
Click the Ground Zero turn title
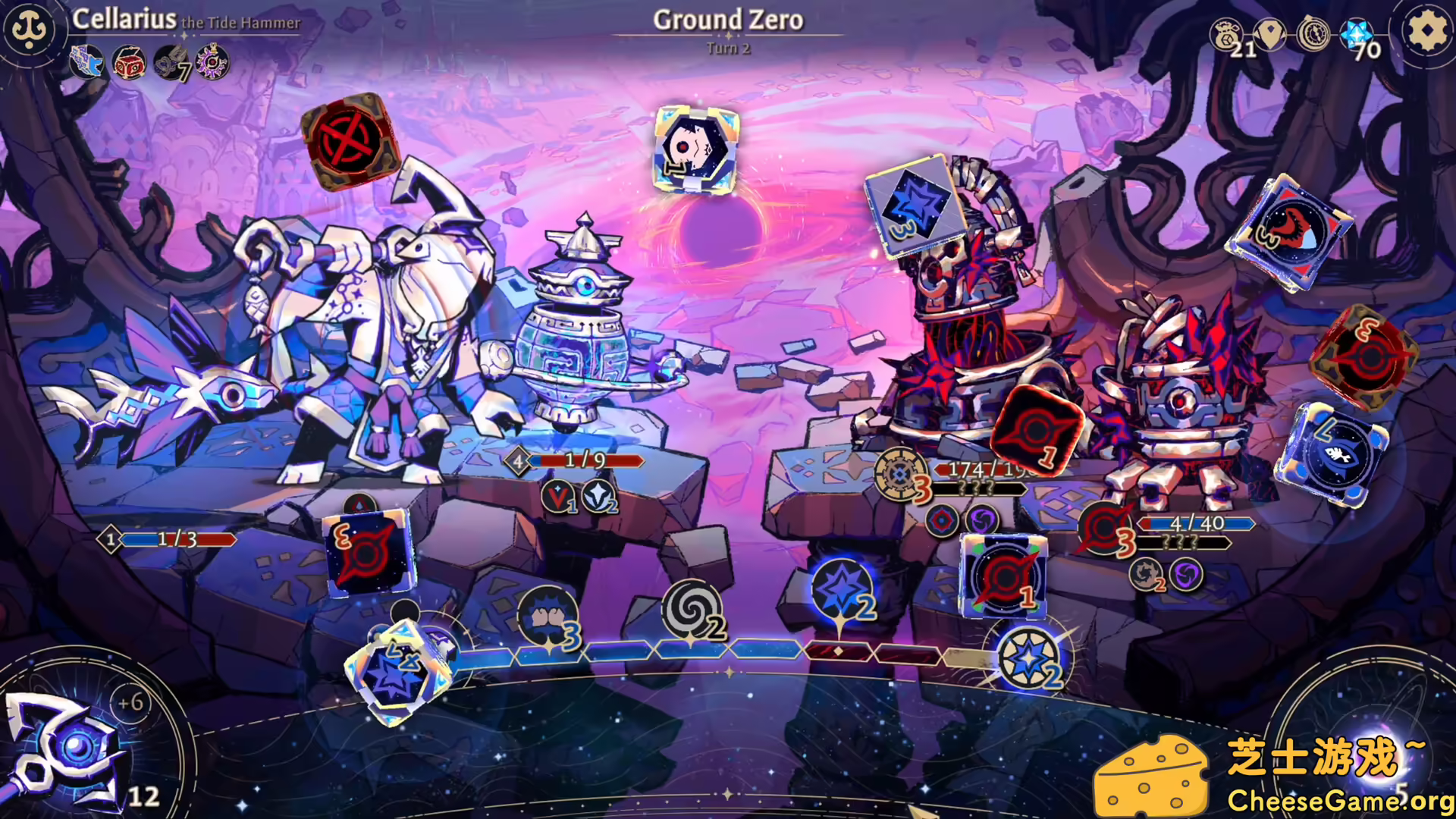728,21
